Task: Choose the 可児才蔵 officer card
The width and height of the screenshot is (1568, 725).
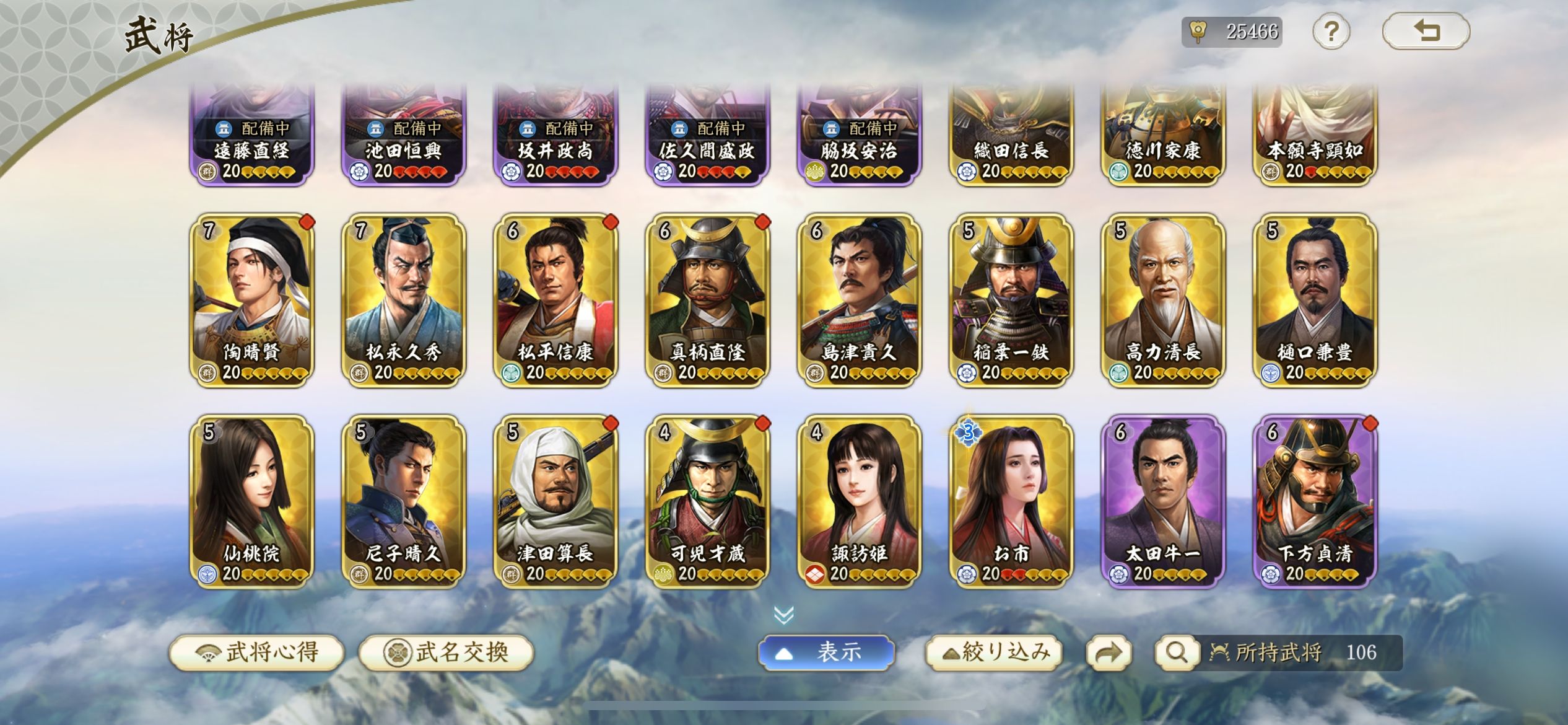Action: 708,502
